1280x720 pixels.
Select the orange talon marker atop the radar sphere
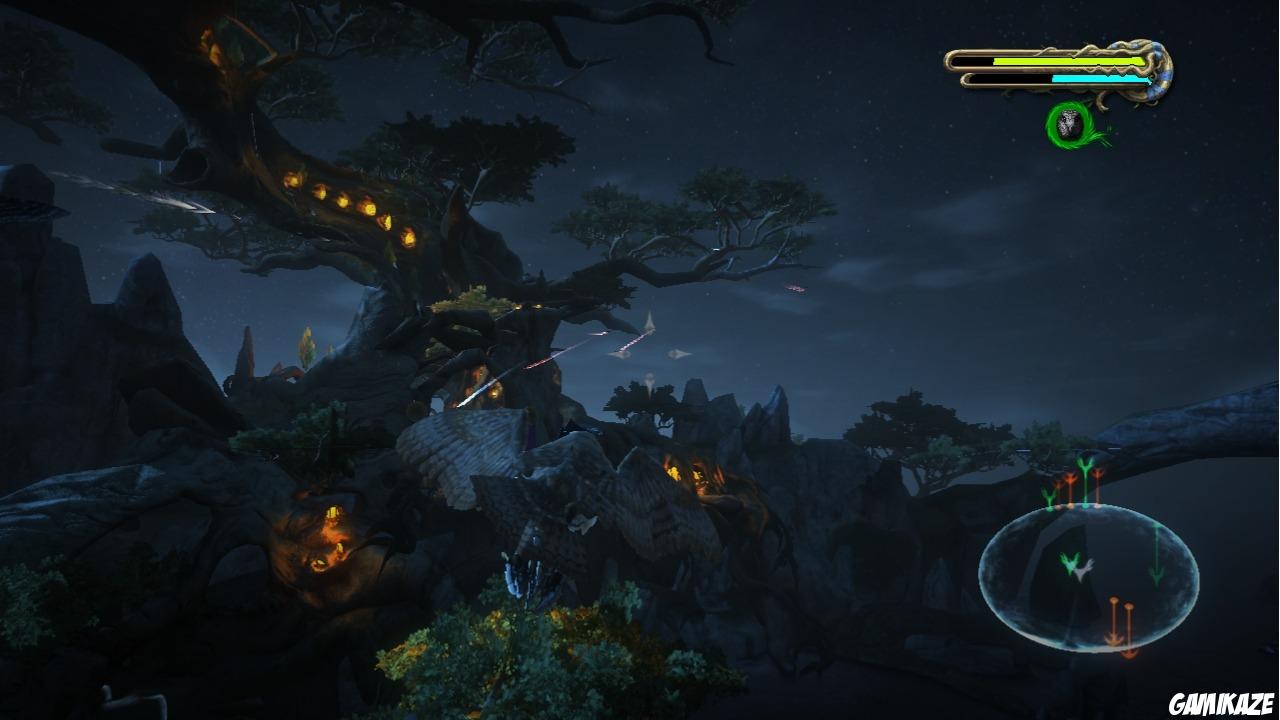(x=1097, y=472)
